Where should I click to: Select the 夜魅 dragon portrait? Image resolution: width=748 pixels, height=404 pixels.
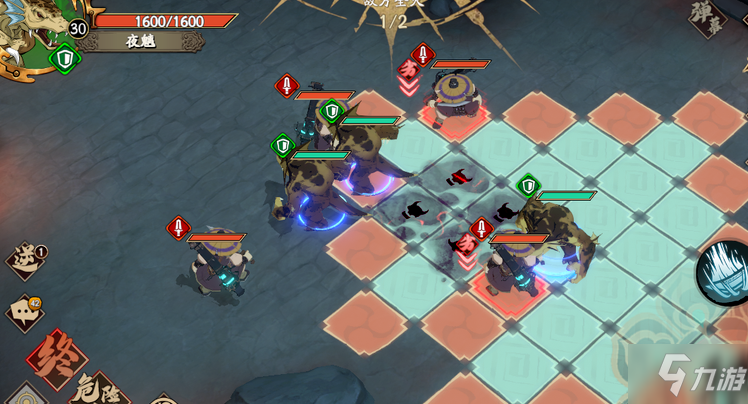(28, 35)
